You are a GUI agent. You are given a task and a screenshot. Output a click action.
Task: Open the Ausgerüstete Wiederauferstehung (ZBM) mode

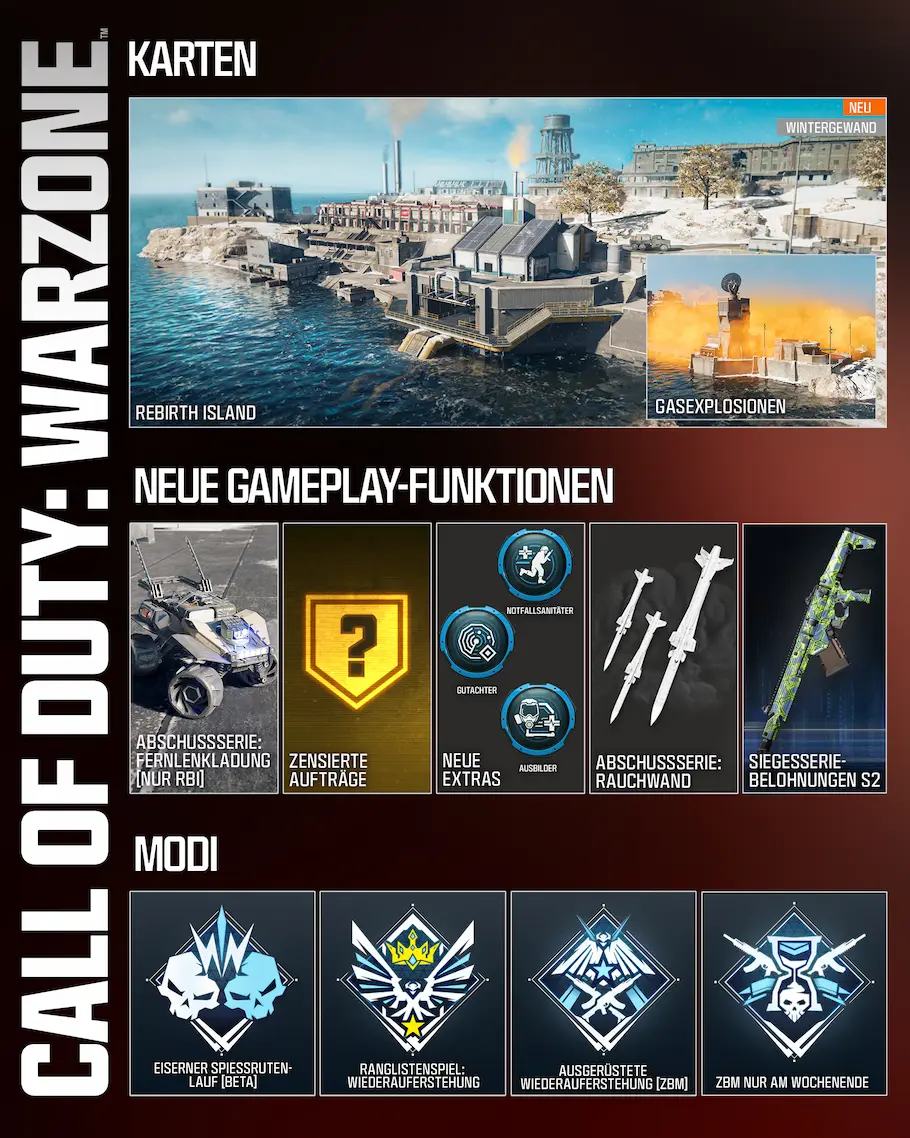602,992
